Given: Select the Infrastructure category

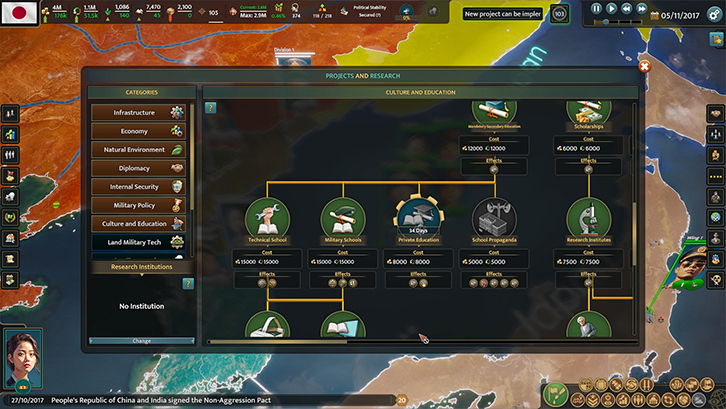Looking at the screenshot, I should pyautogui.click(x=140, y=113).
